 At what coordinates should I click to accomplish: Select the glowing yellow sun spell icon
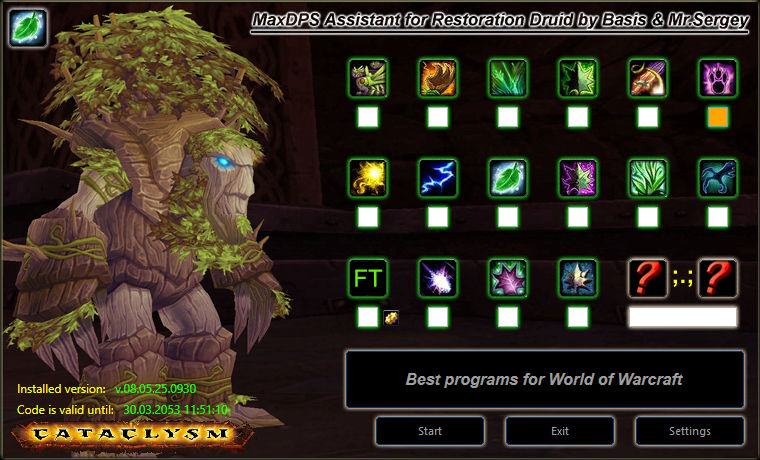pos(368,178)
